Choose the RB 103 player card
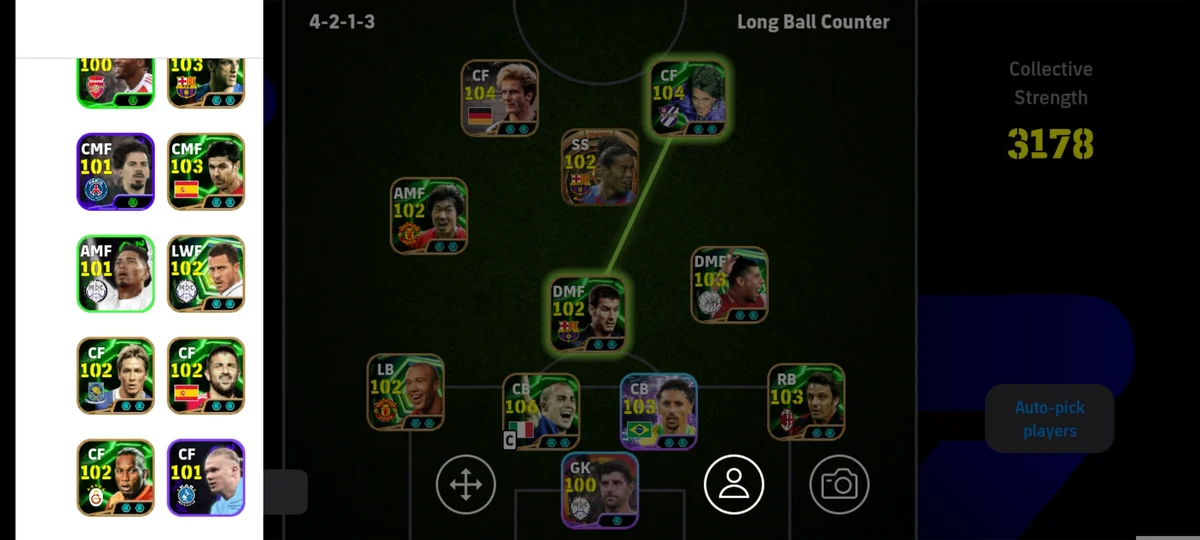The height and width of the screenshot is (540, 1200). 806,402
